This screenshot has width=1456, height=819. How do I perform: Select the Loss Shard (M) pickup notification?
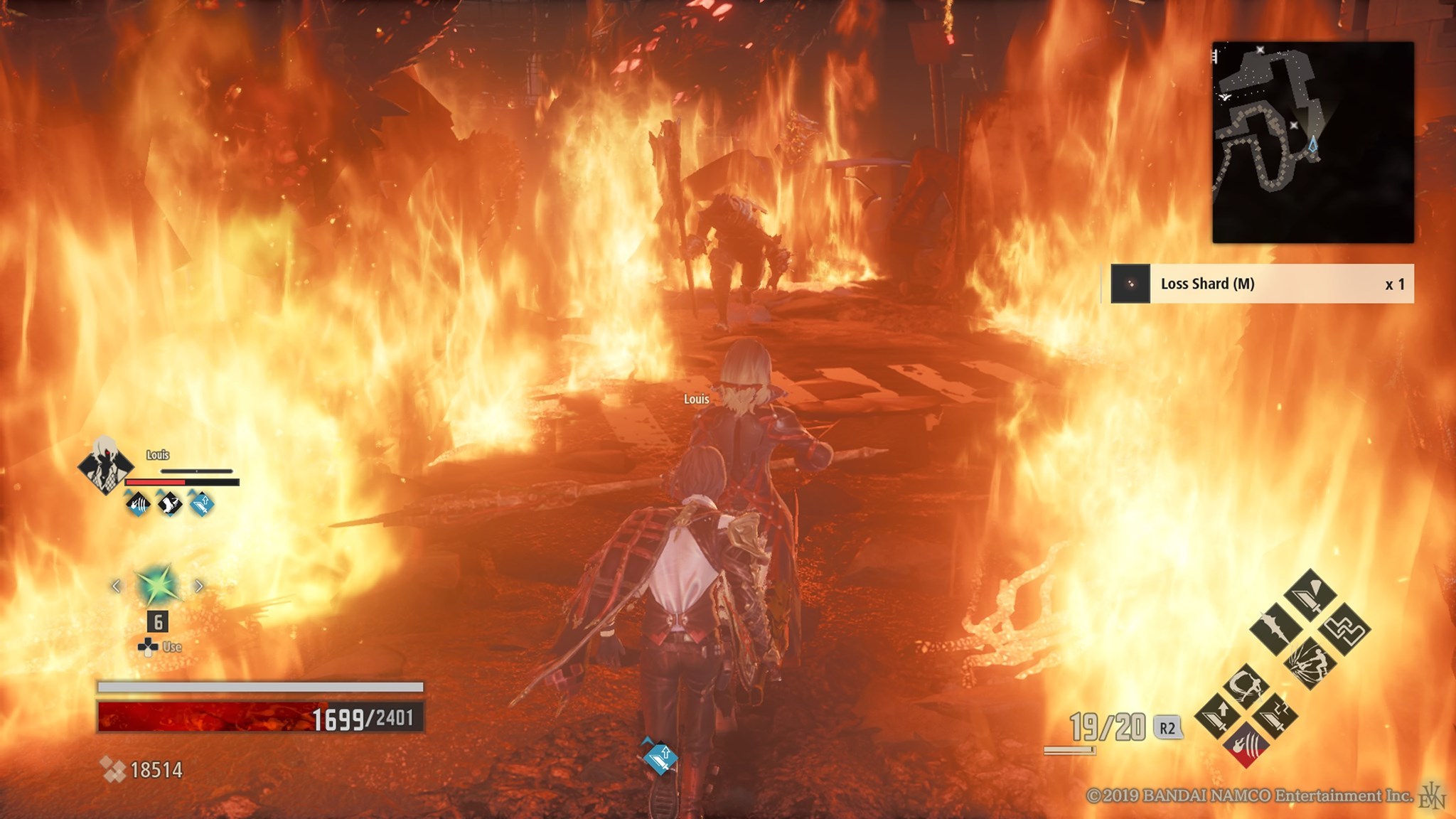pos(1262,284)
